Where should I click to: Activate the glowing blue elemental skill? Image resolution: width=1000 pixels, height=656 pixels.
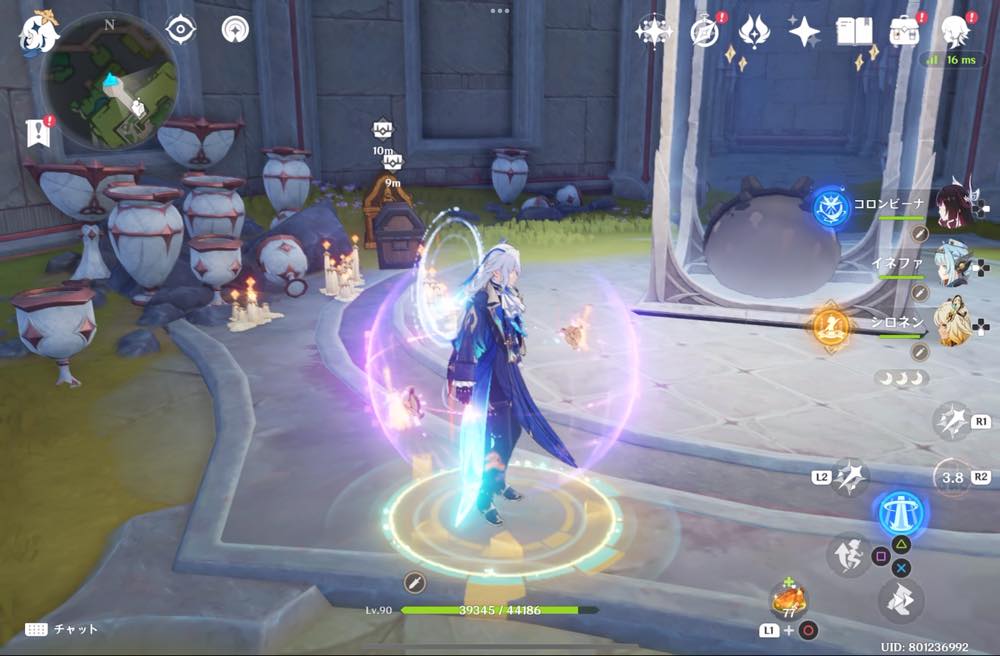point(900,512)
